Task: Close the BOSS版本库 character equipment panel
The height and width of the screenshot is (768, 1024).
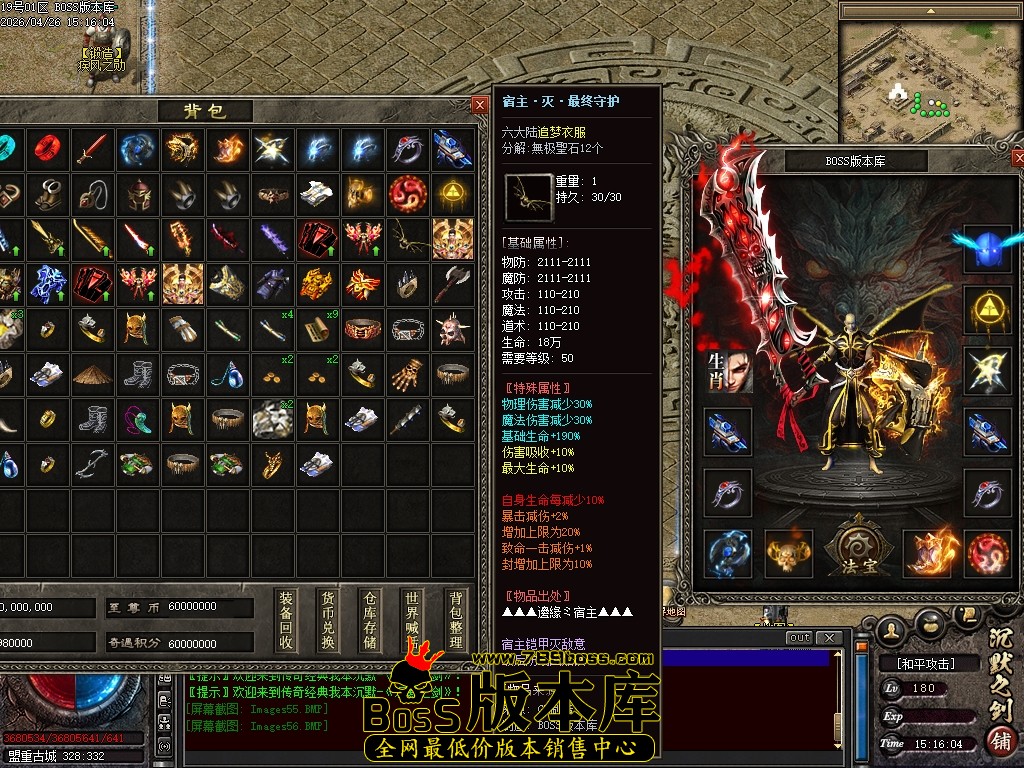Action: coord(1018,159)
